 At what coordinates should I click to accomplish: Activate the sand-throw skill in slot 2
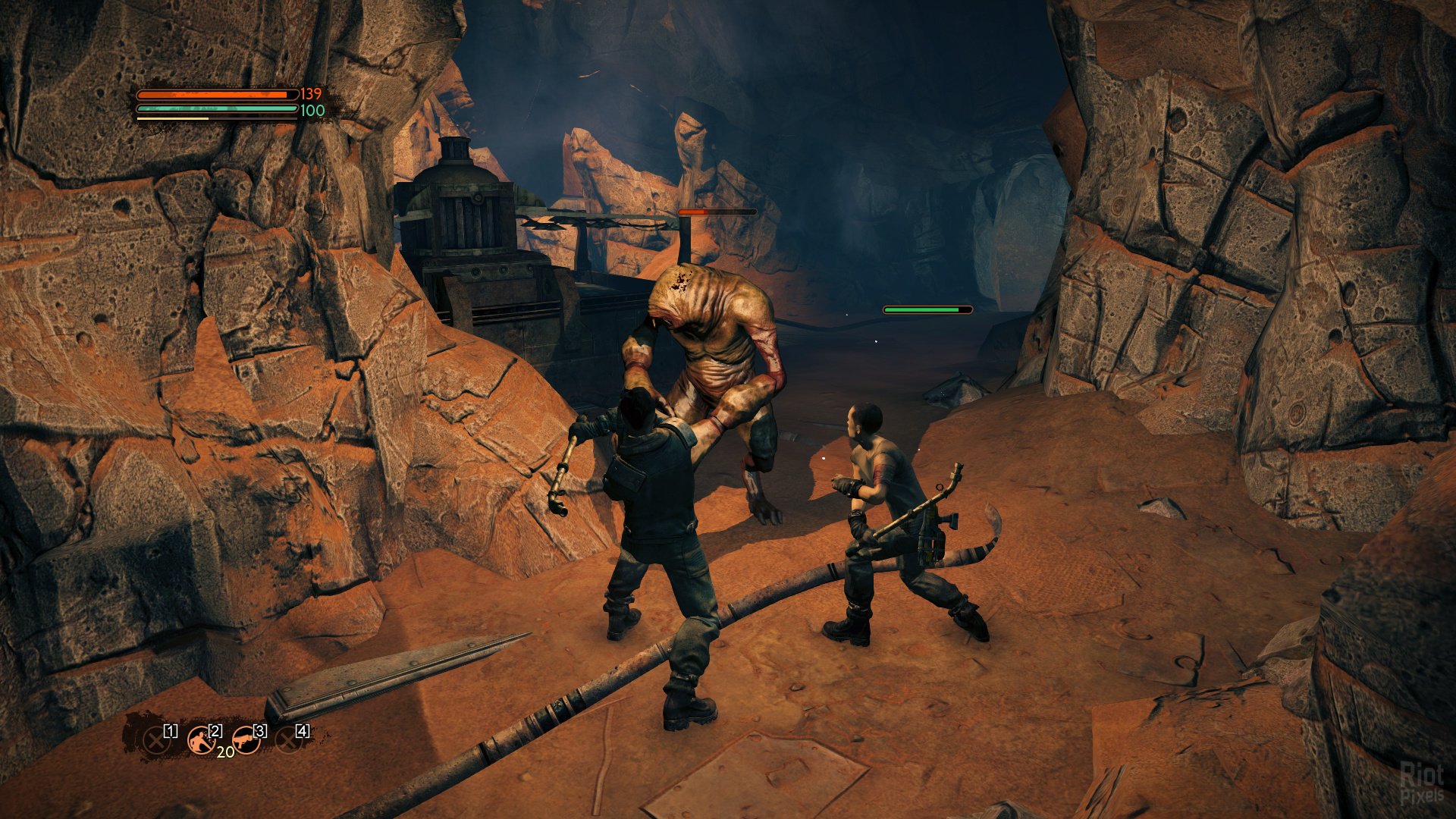click(201, 739)
